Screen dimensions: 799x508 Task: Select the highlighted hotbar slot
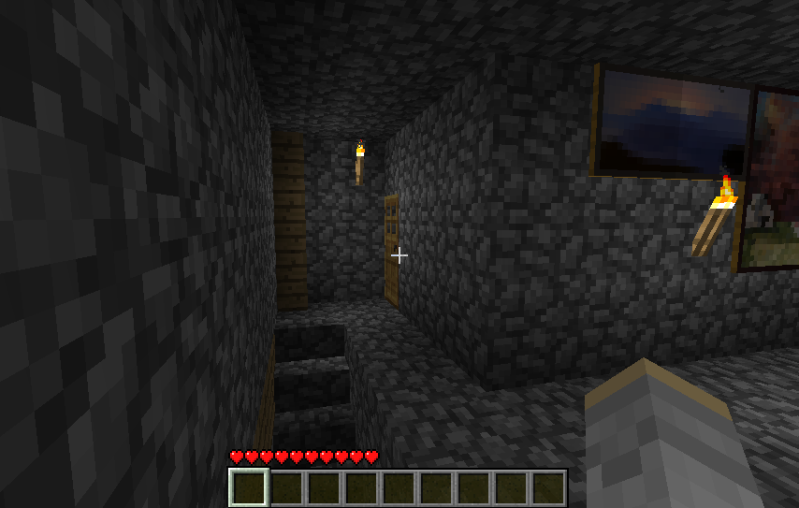249,488
